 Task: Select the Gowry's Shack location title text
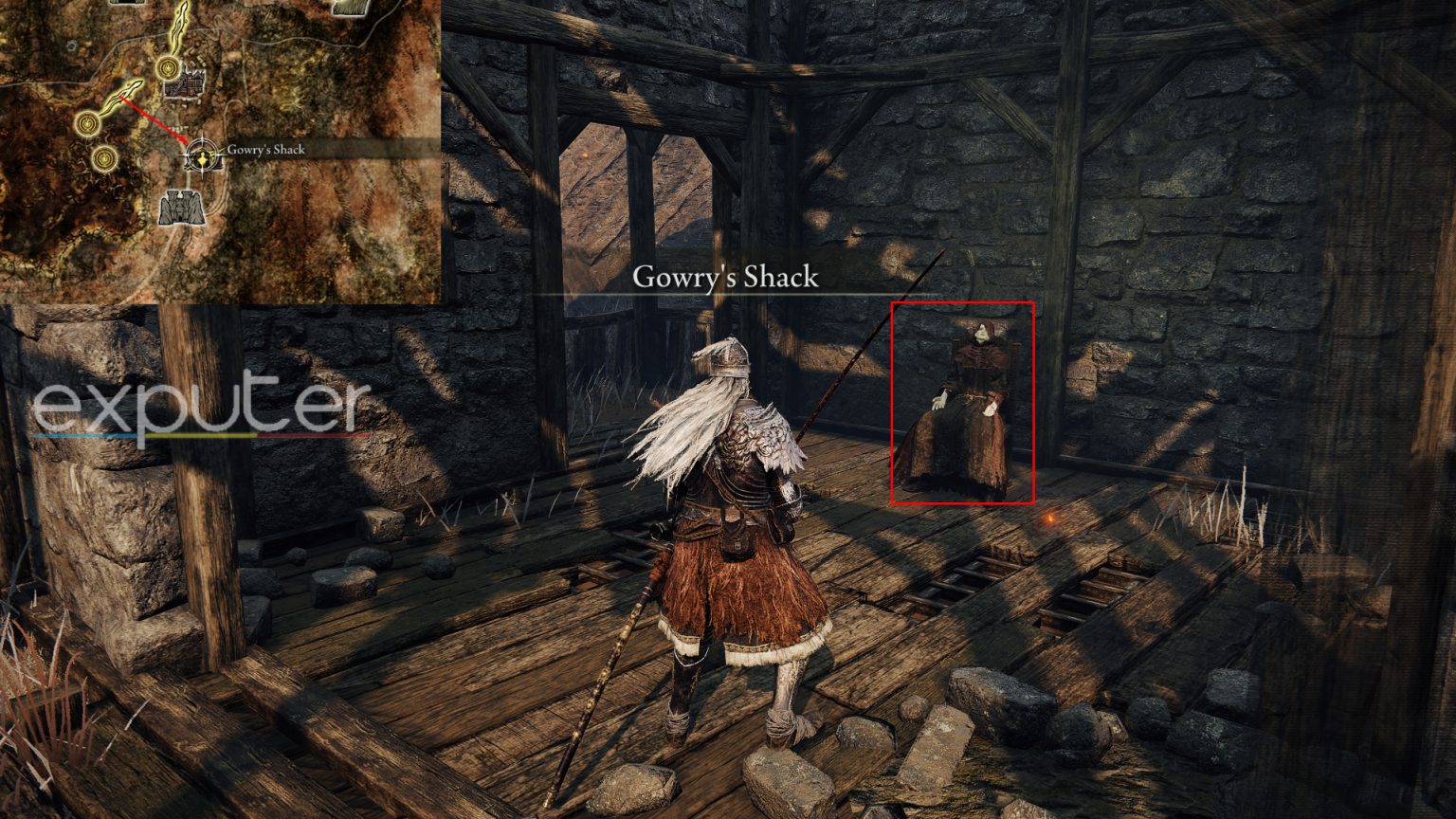click(725, 277)
